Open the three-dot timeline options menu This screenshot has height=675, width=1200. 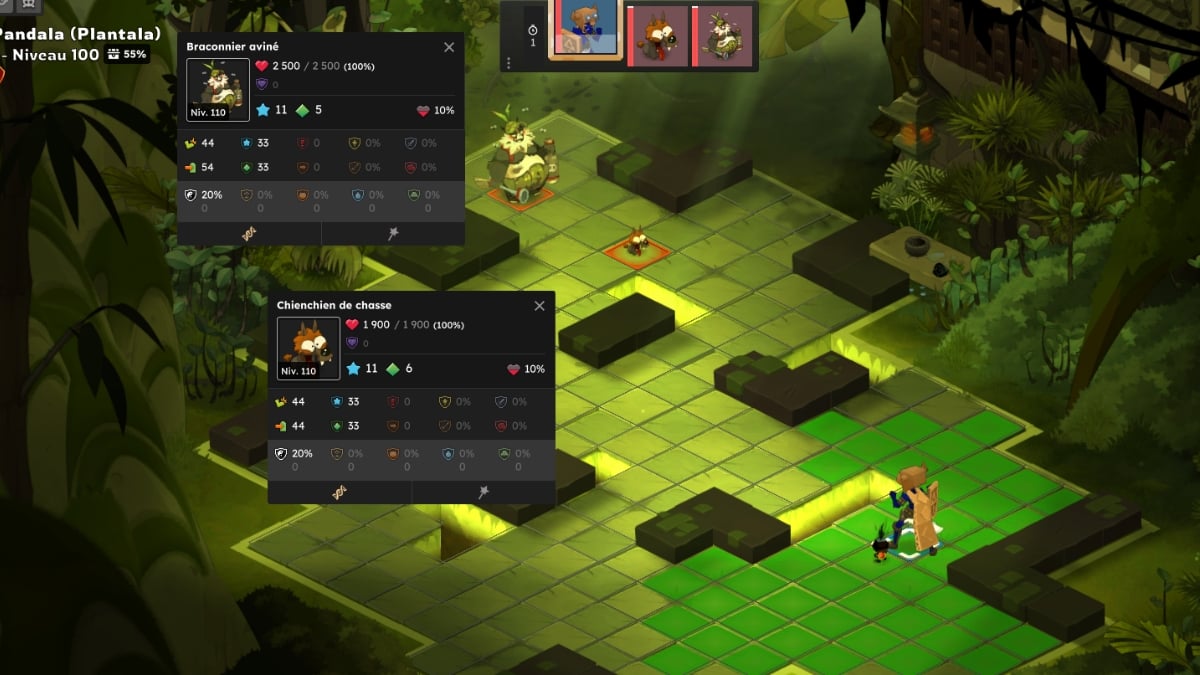click(x=508, y=63)
